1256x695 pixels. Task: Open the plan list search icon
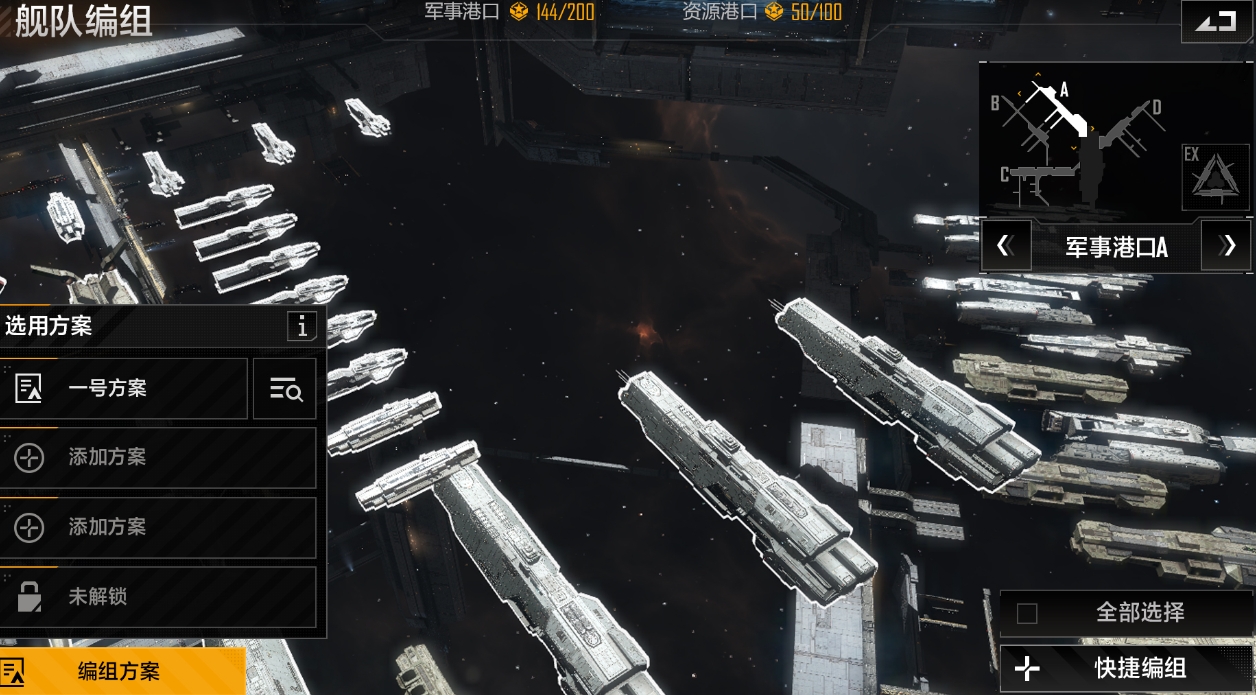pyautogui.click(x=285, y=389)
